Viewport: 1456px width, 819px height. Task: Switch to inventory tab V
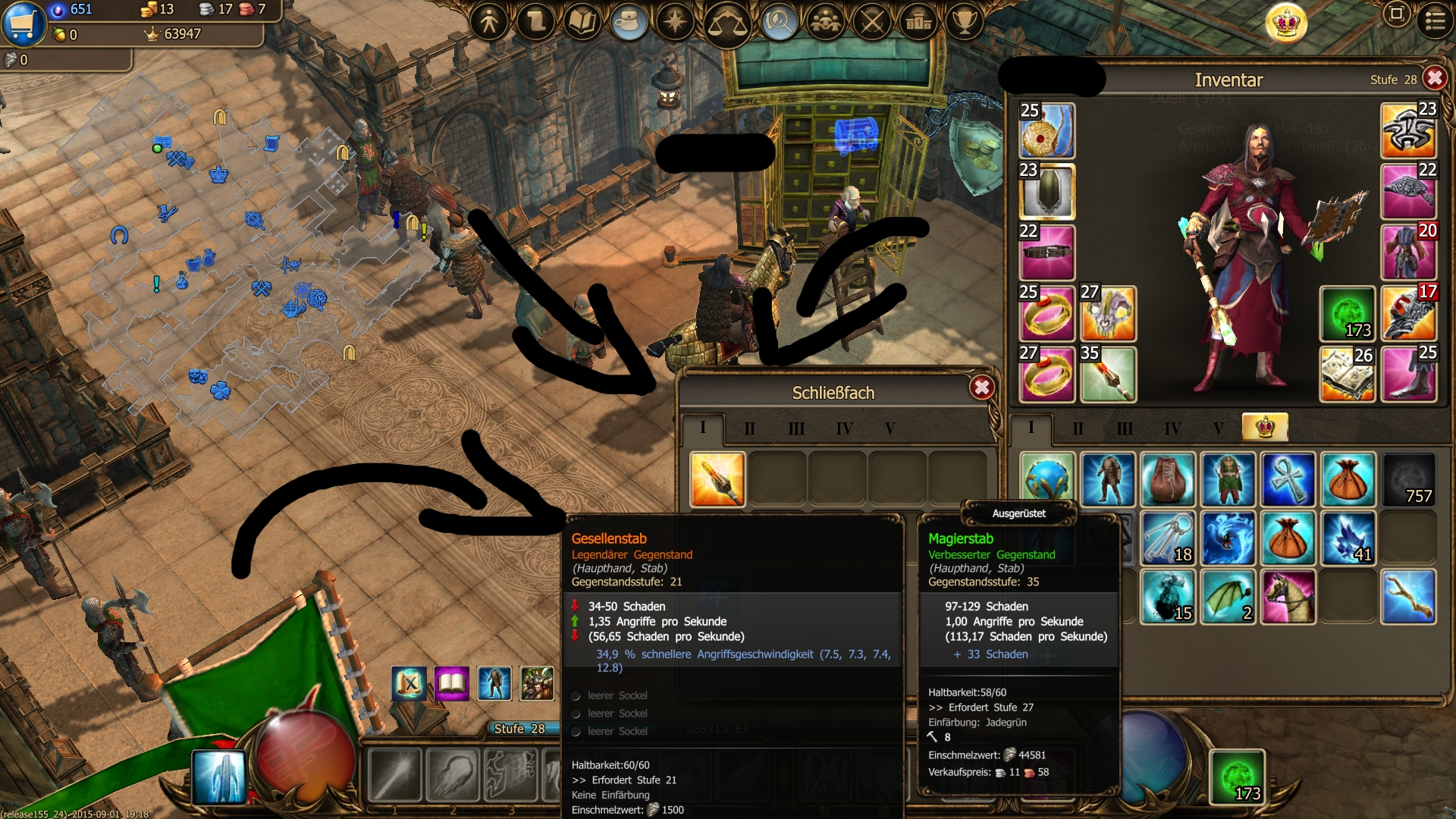[1218, 428]
